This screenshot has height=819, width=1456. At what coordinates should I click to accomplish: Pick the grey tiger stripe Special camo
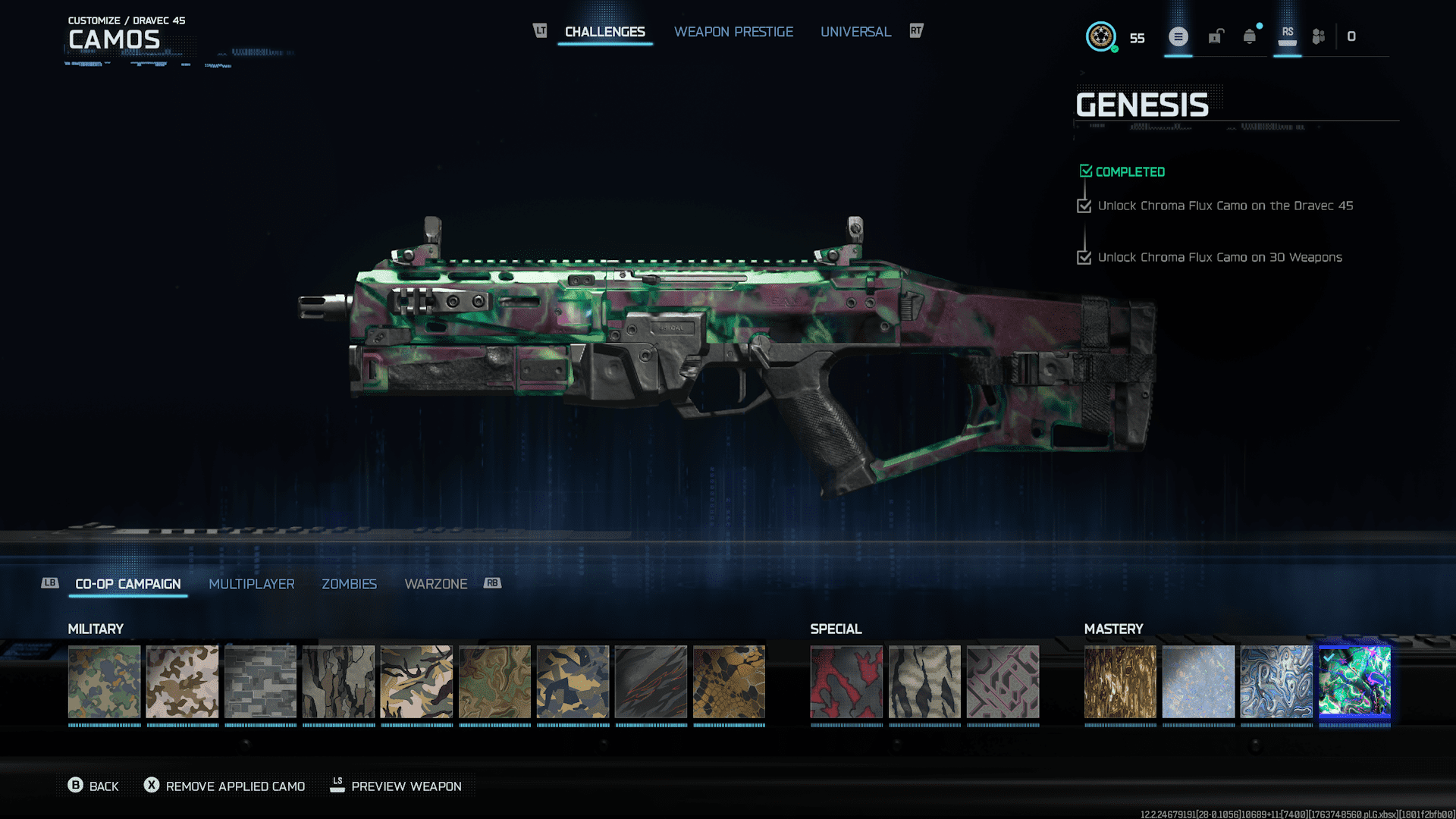click(924, 682)
